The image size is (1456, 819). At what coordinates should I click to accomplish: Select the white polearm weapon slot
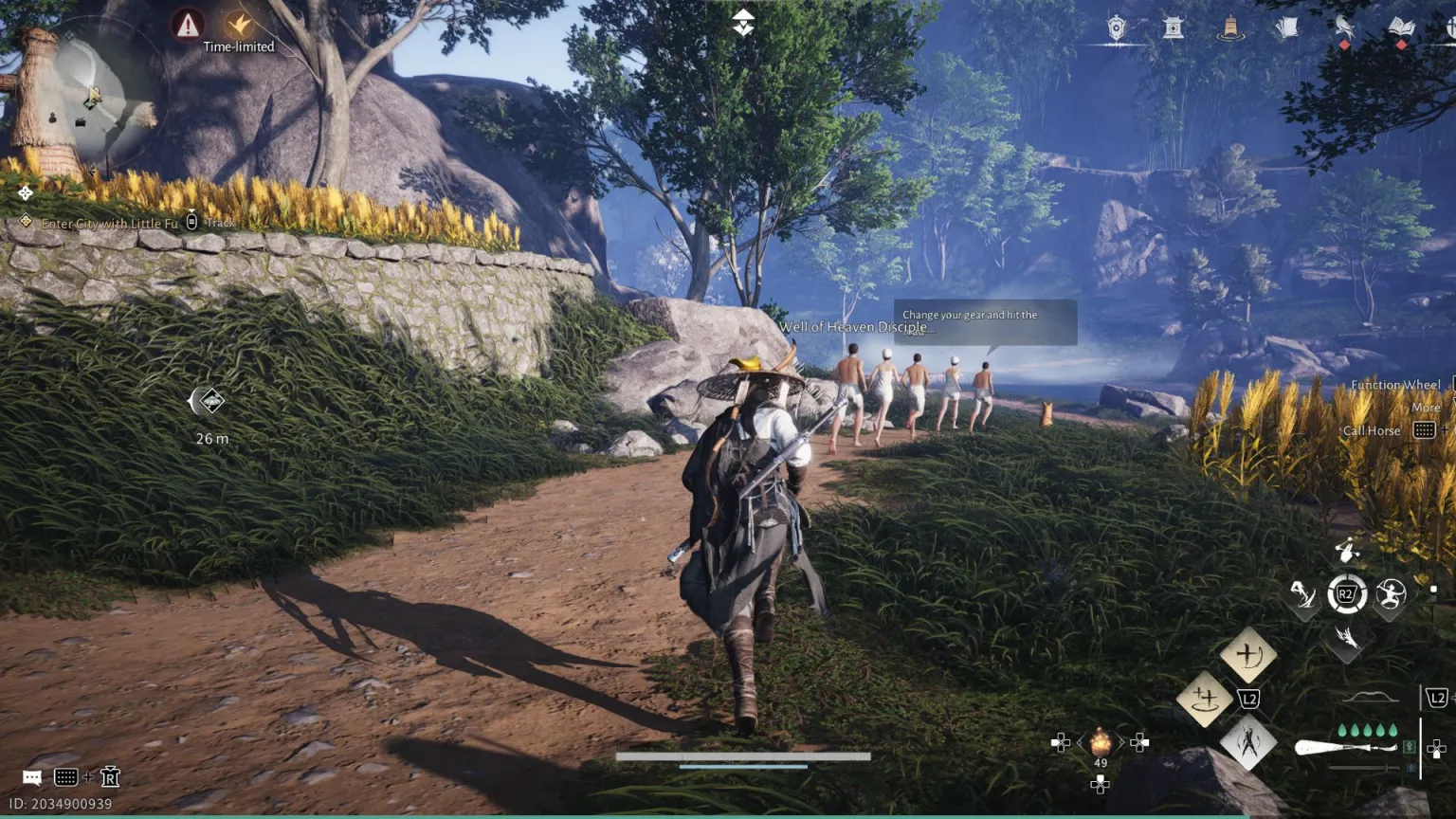click(x=1346, y=748)
